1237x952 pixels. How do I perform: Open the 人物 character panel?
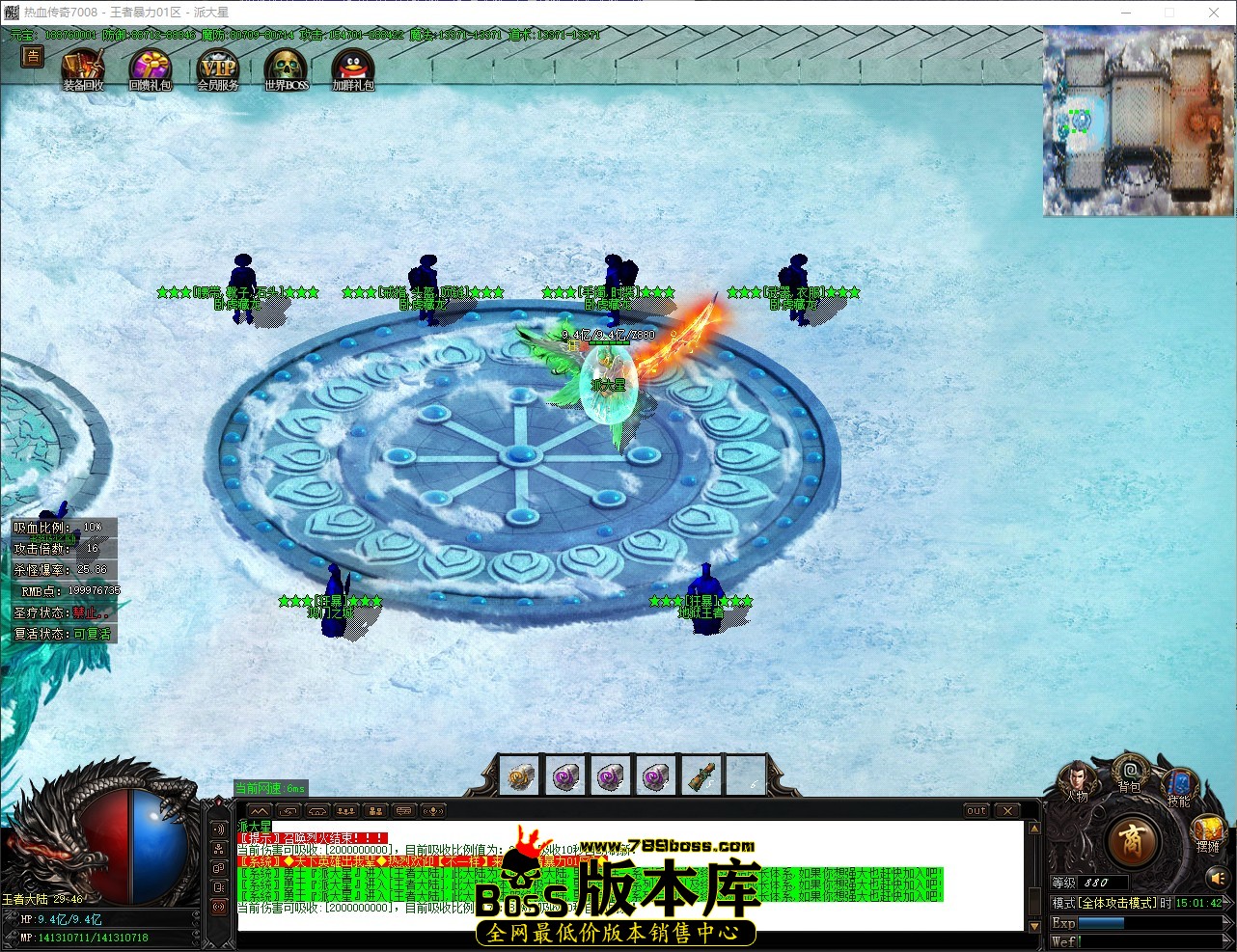(1079, 779)
